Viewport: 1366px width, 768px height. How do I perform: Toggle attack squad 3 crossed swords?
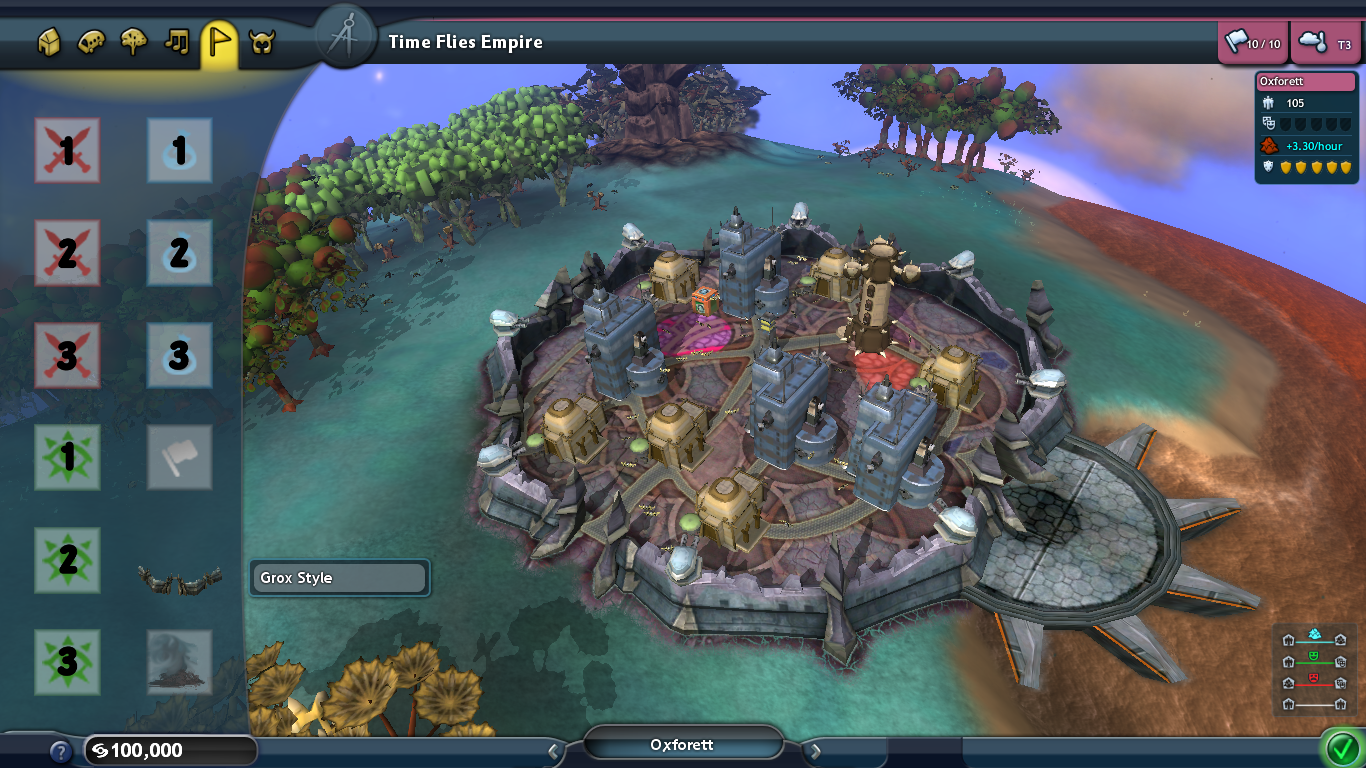click(67, 355)
